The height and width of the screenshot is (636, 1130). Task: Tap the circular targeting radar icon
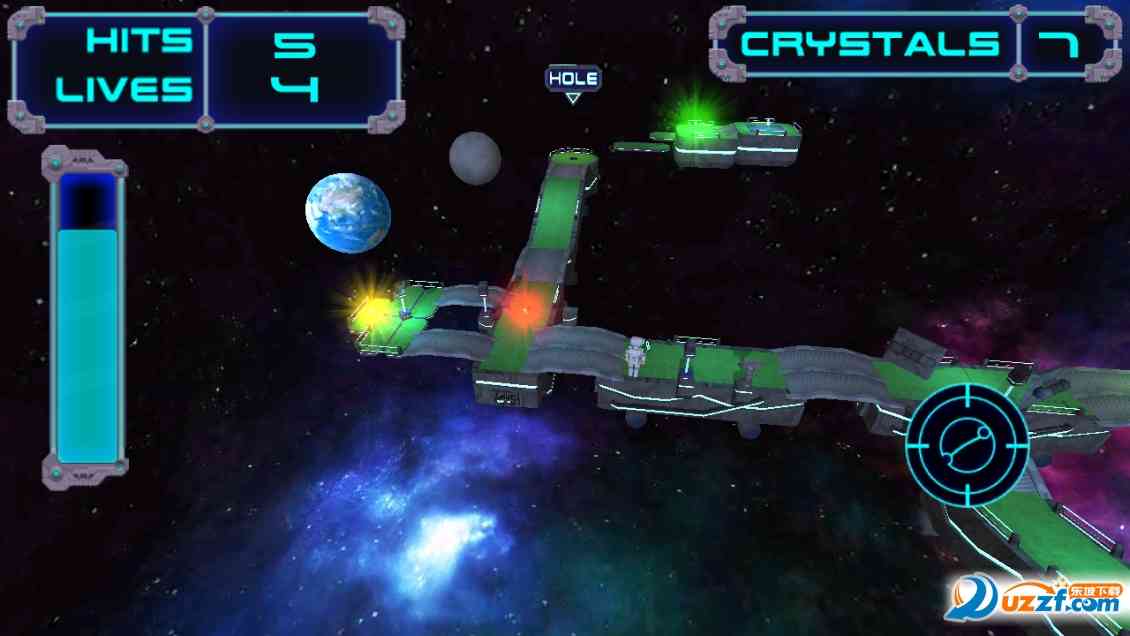click(x=967, y=445)
